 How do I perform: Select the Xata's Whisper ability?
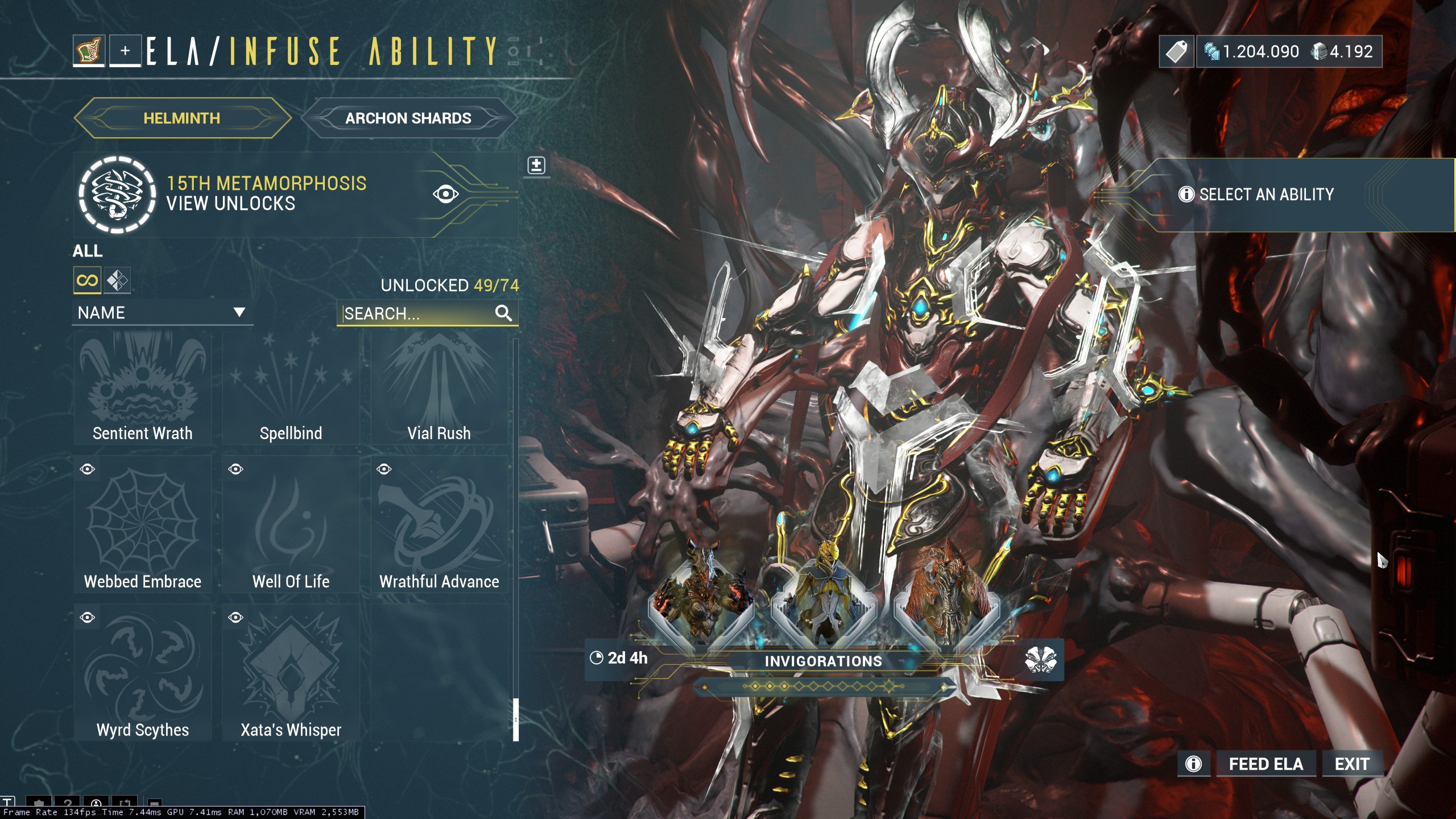tap(291, 673)
